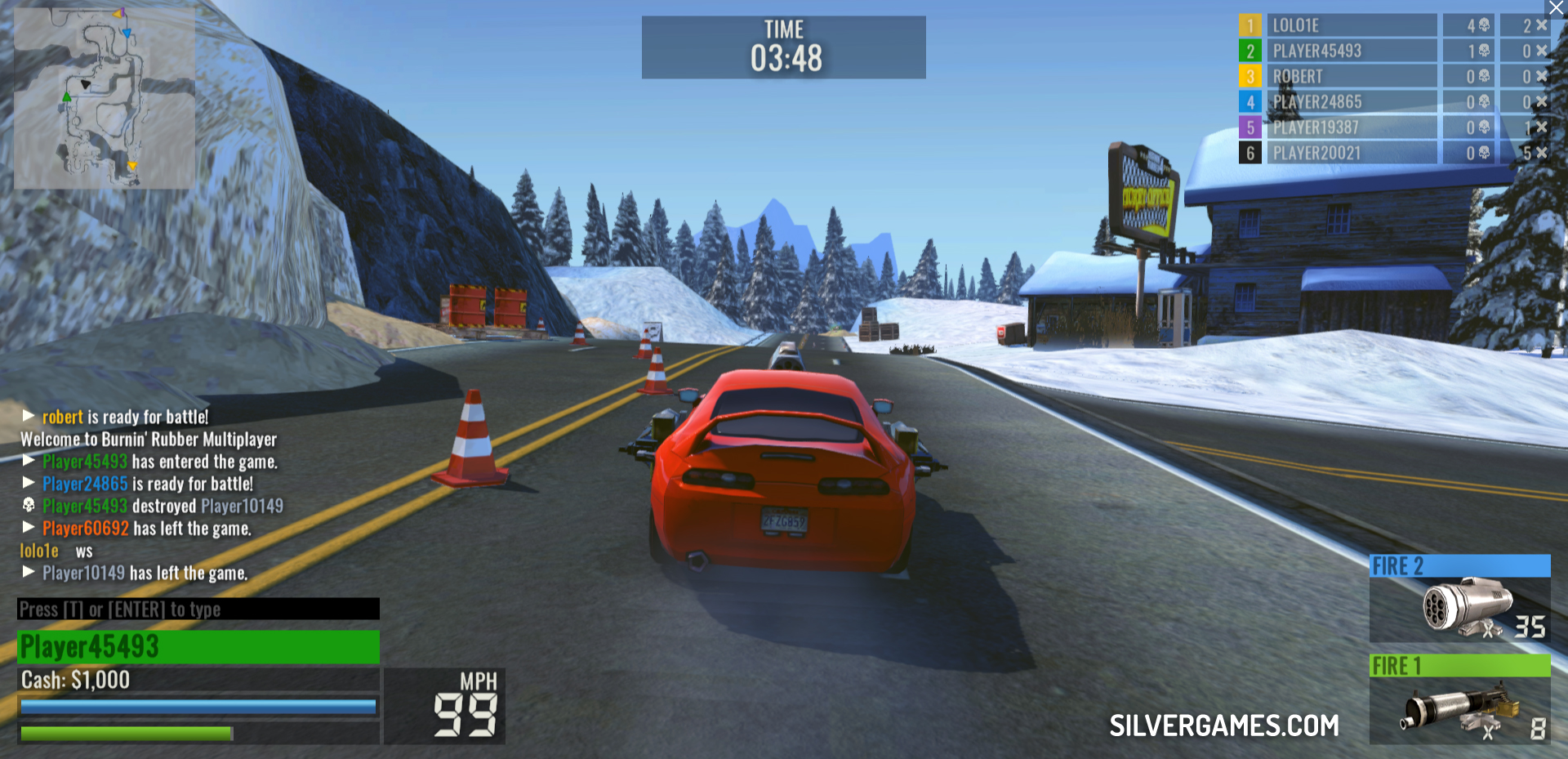The height and width of the screenshot is (759, 1568).
Task: Select PLAYER24865 row in the scoreboard
Action: click(1351, 102)
